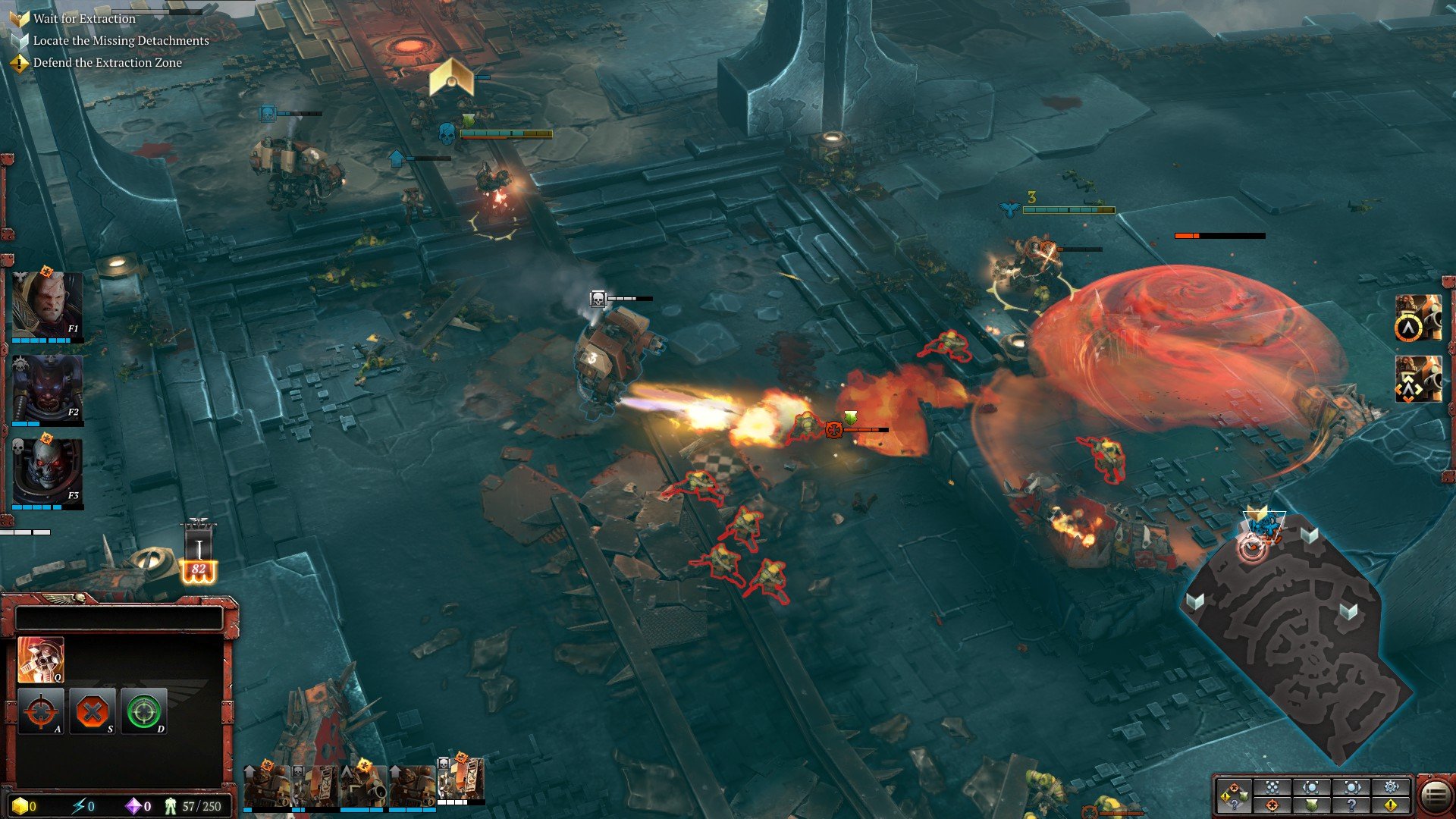
Task: Click the battlefield minimap
Action: (1297, 645)
